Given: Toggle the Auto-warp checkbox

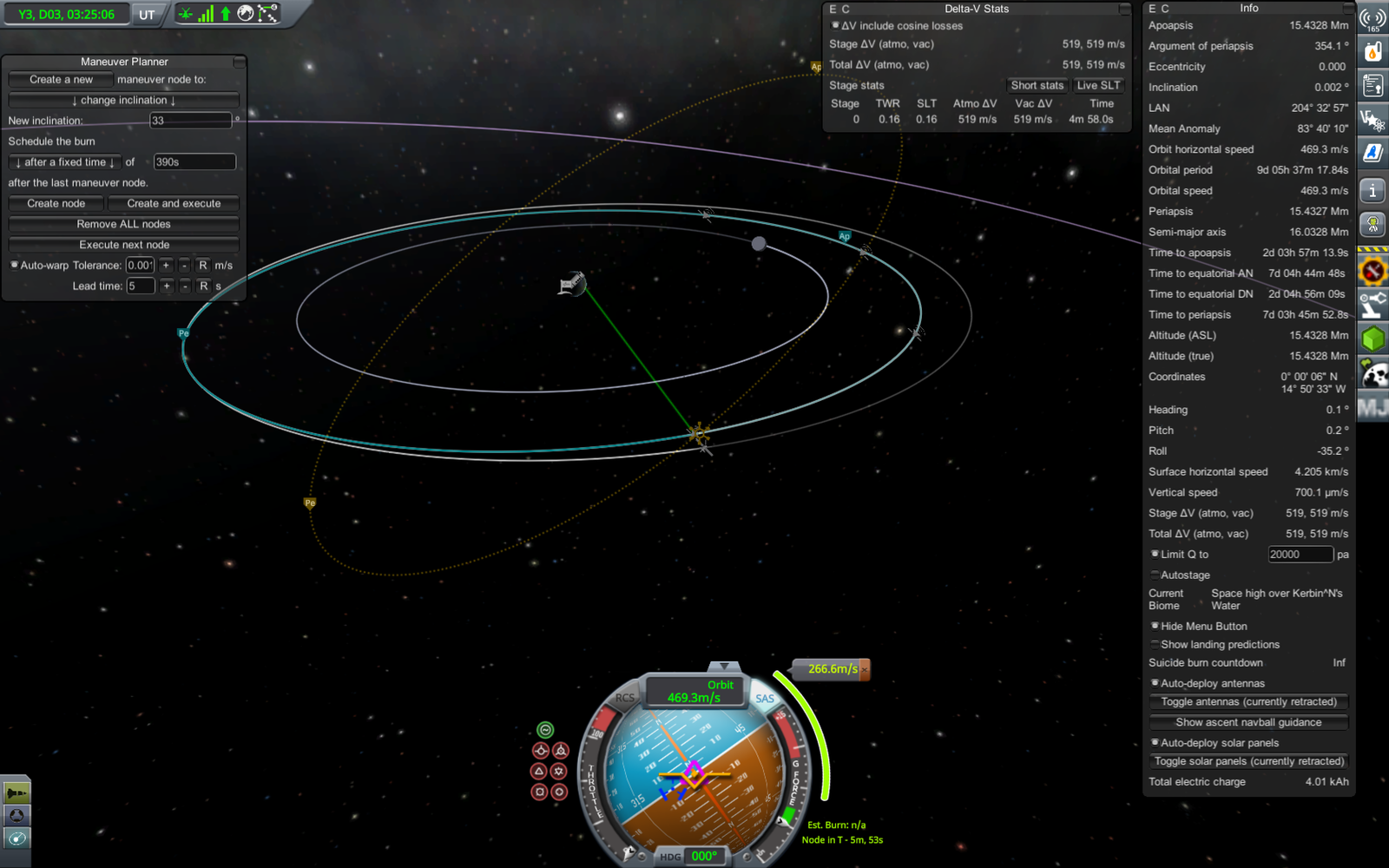Looking at the screenshot, I should [x=14, y=266].
